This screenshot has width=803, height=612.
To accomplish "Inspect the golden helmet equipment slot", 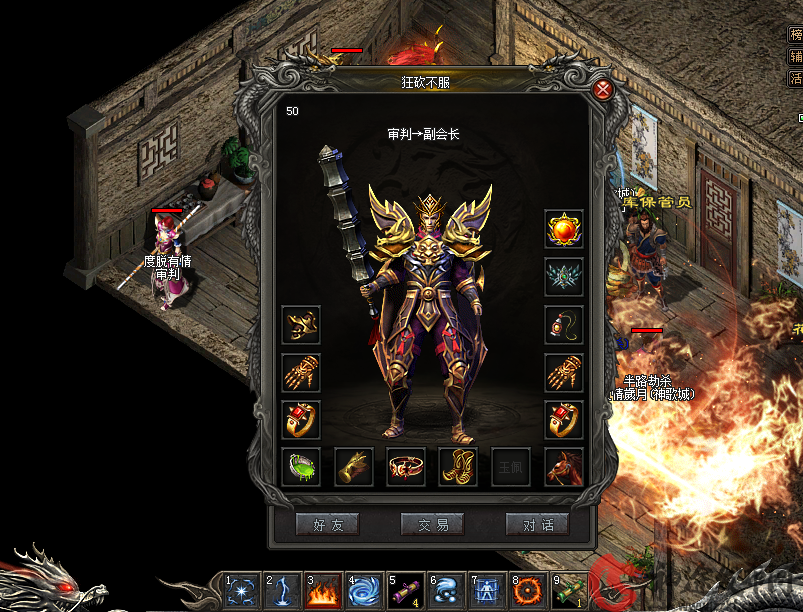I will [301, 325].
